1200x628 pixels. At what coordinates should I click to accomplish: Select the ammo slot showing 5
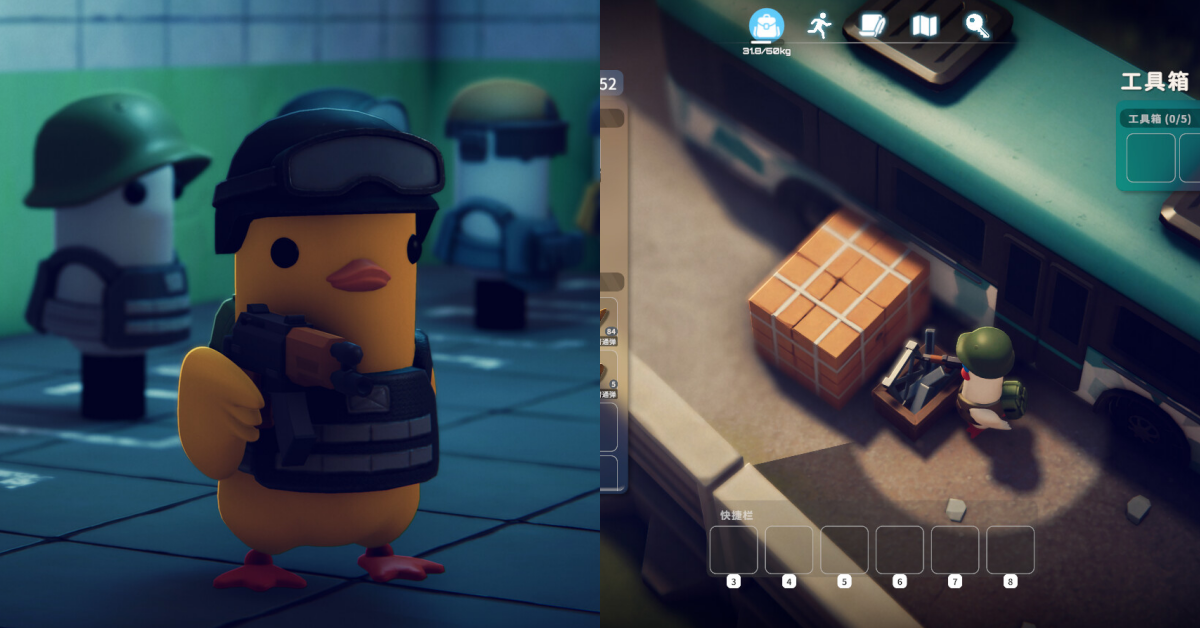608,376
